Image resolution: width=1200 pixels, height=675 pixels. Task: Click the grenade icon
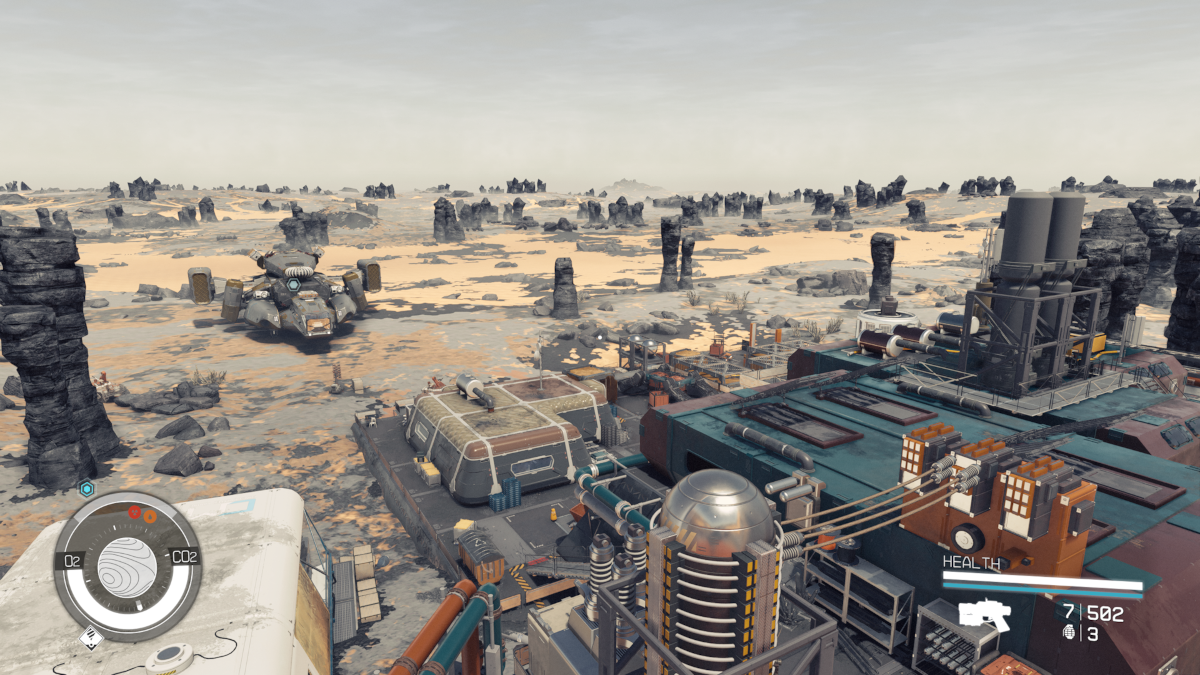pyautogui.click(x=1071, y=634)
